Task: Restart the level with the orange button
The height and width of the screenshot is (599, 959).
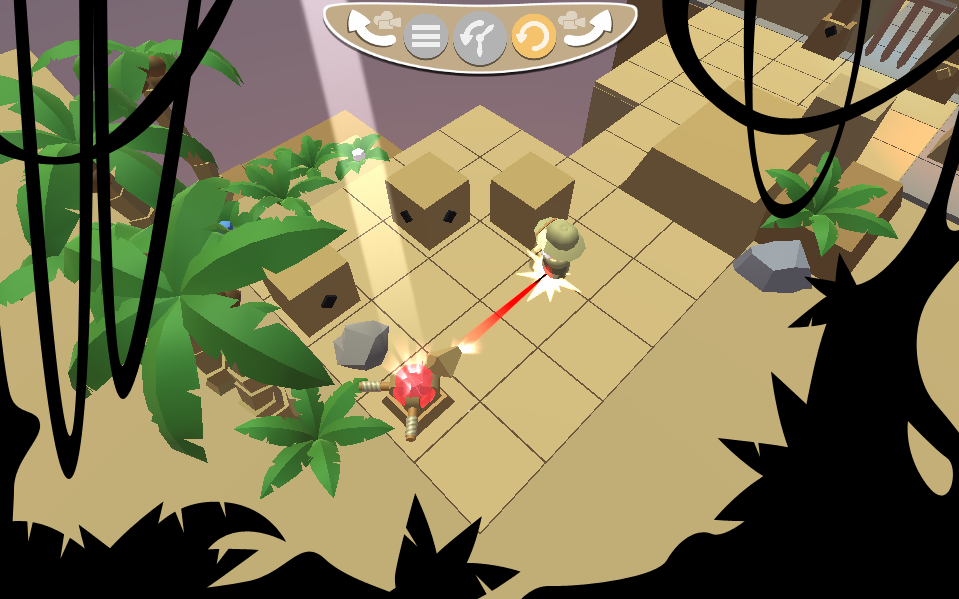Action: tap(533, 38)
